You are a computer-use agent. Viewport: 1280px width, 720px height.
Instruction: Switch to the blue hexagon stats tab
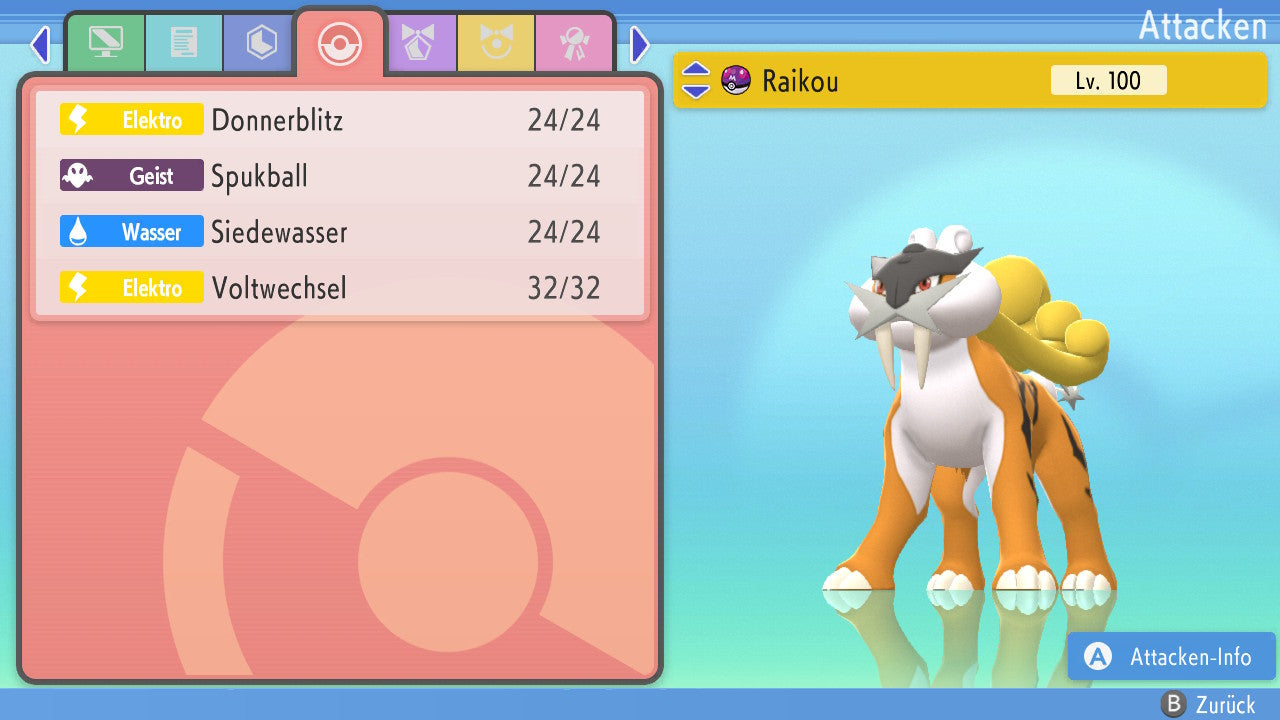pos(261,43)
